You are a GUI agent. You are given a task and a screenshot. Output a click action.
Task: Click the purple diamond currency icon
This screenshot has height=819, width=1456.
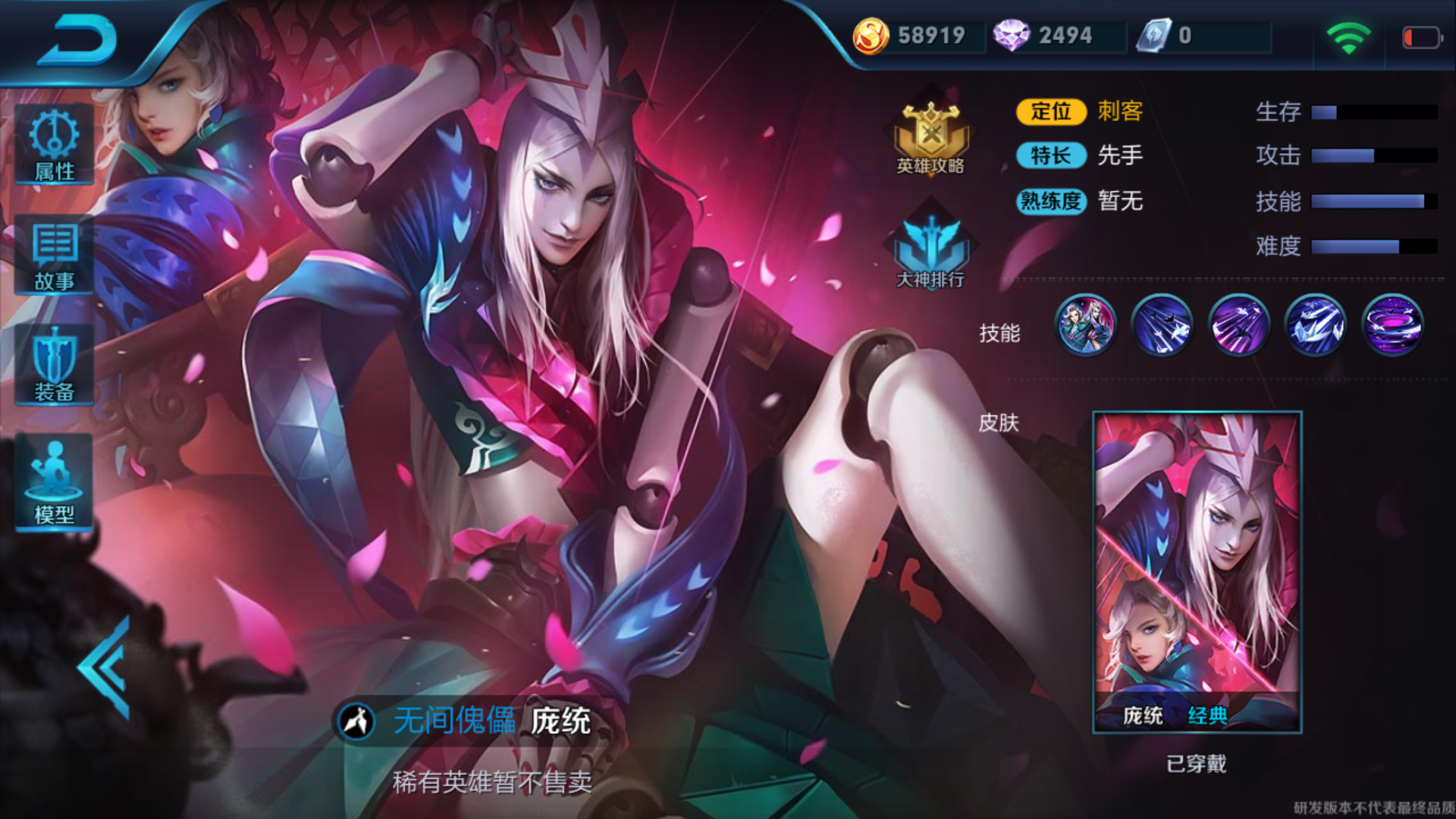point(1011,36)
